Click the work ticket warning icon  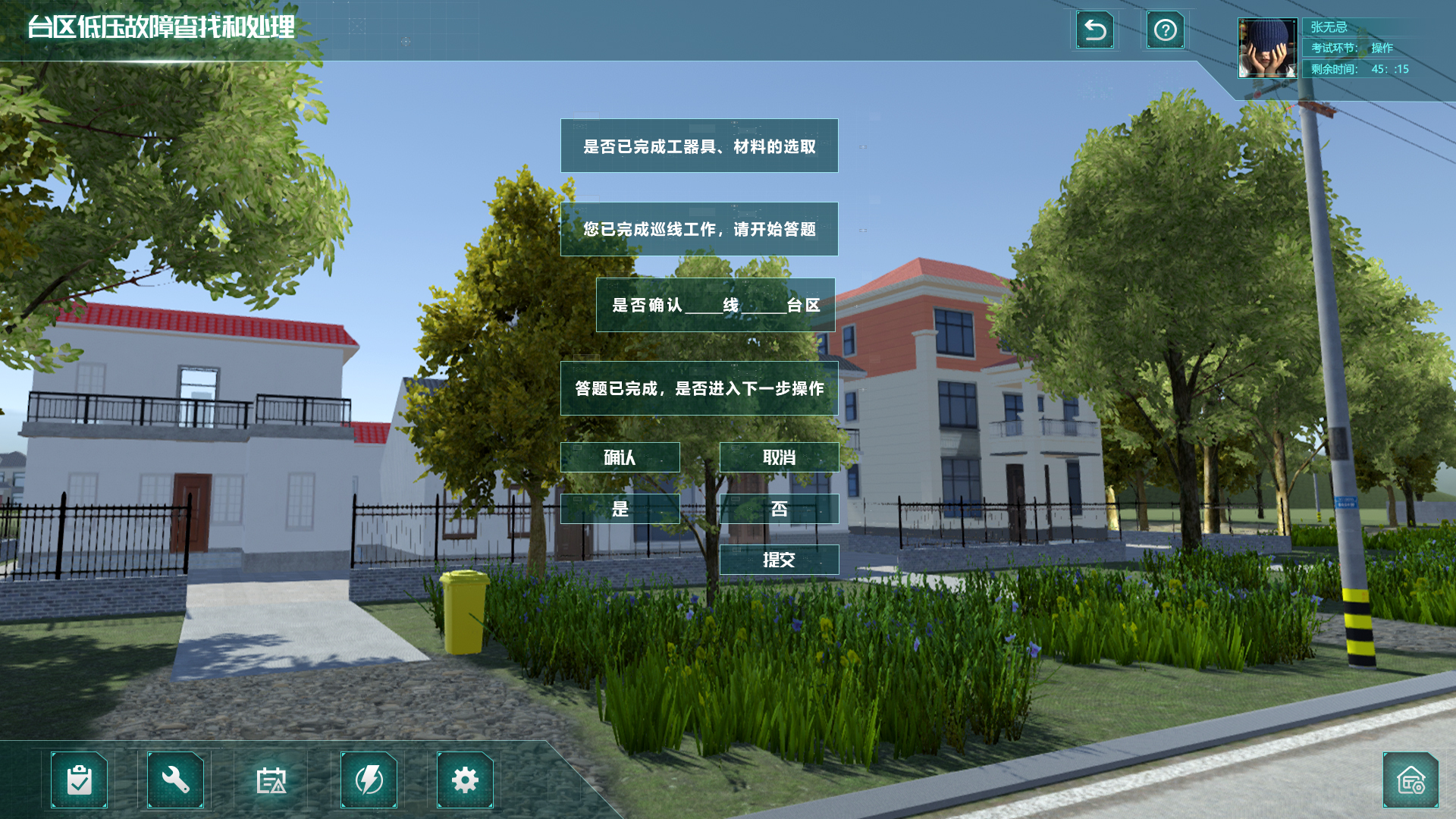pos(271,780)
